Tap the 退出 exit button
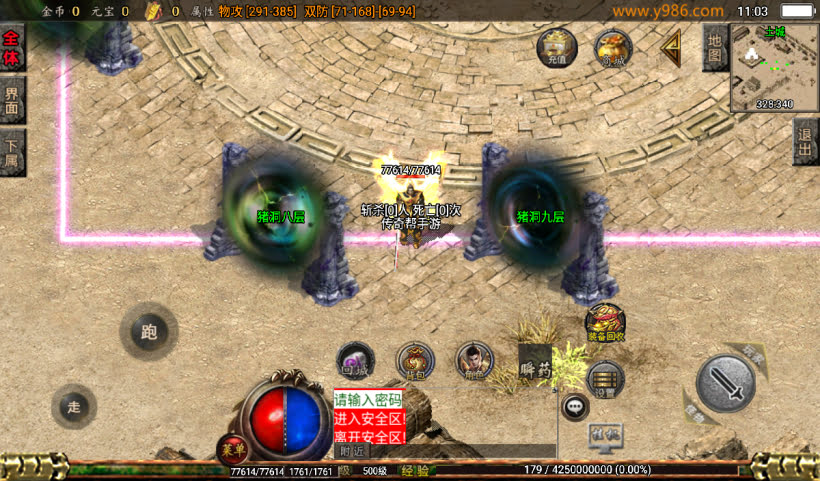The width and height of the screenshot is (820, 481). [806, 141]
